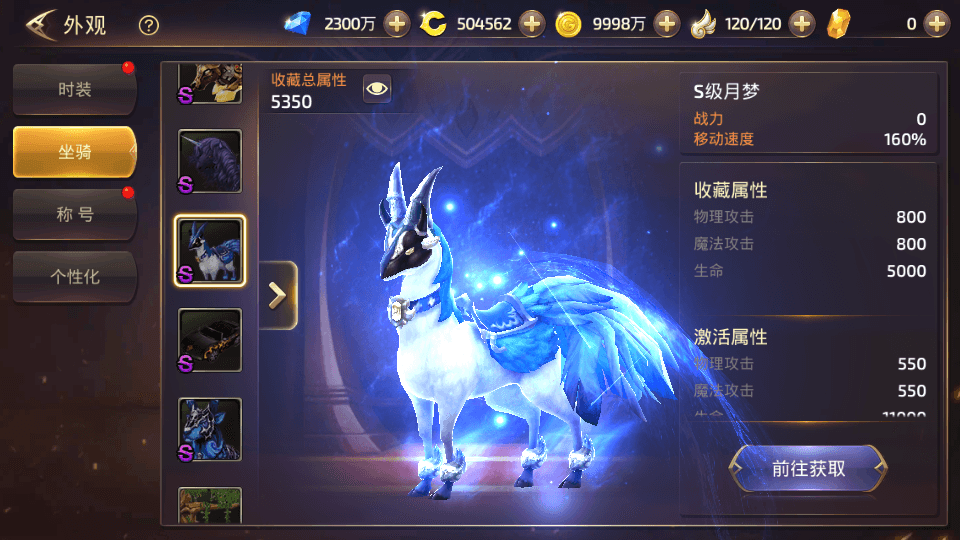The height and width of the screenshot is (540, 960).
Task: Open the question mark help icon
Action: pos(149,25)
